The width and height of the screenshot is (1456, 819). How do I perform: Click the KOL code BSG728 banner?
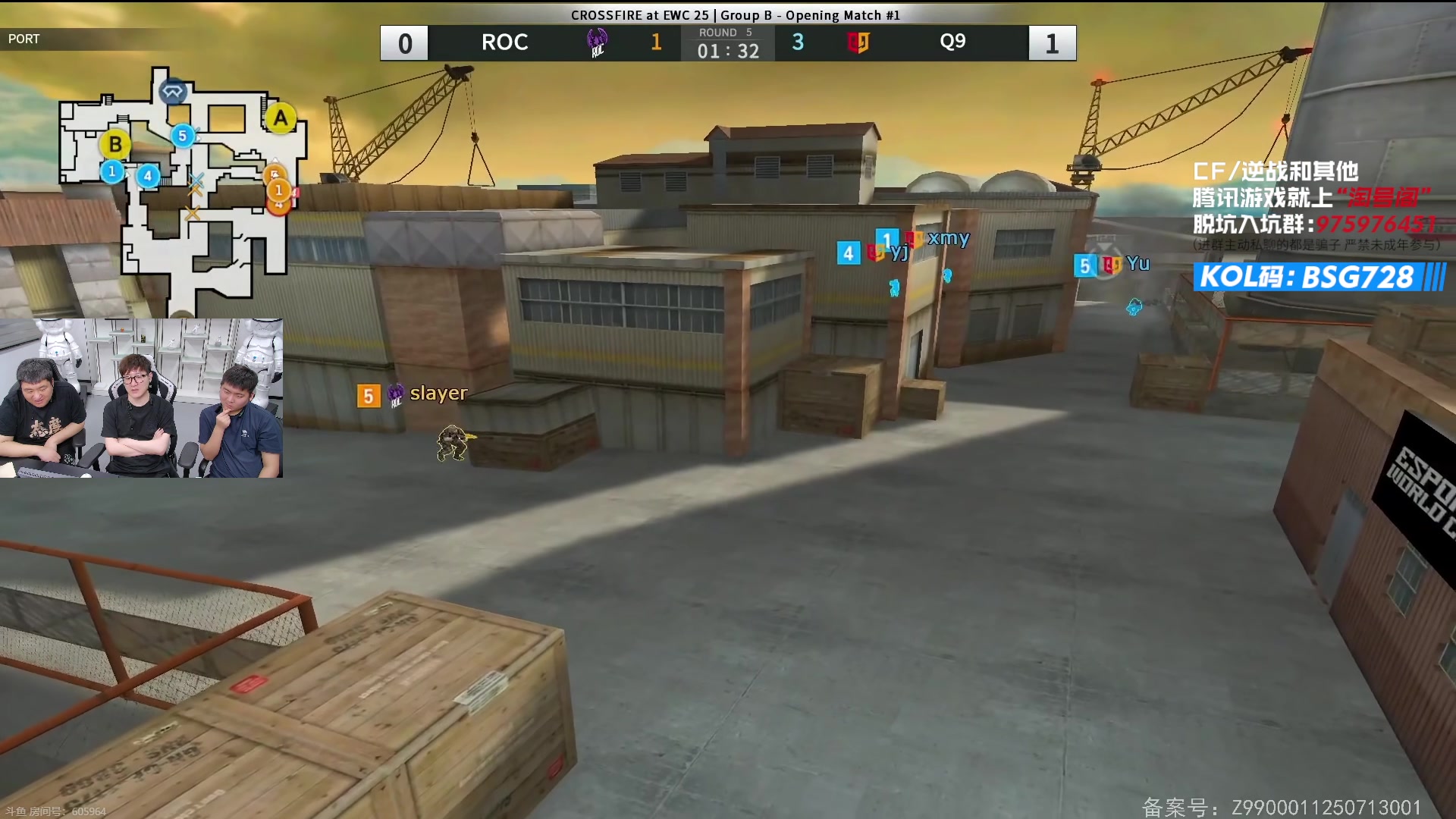click(1319, 278)
